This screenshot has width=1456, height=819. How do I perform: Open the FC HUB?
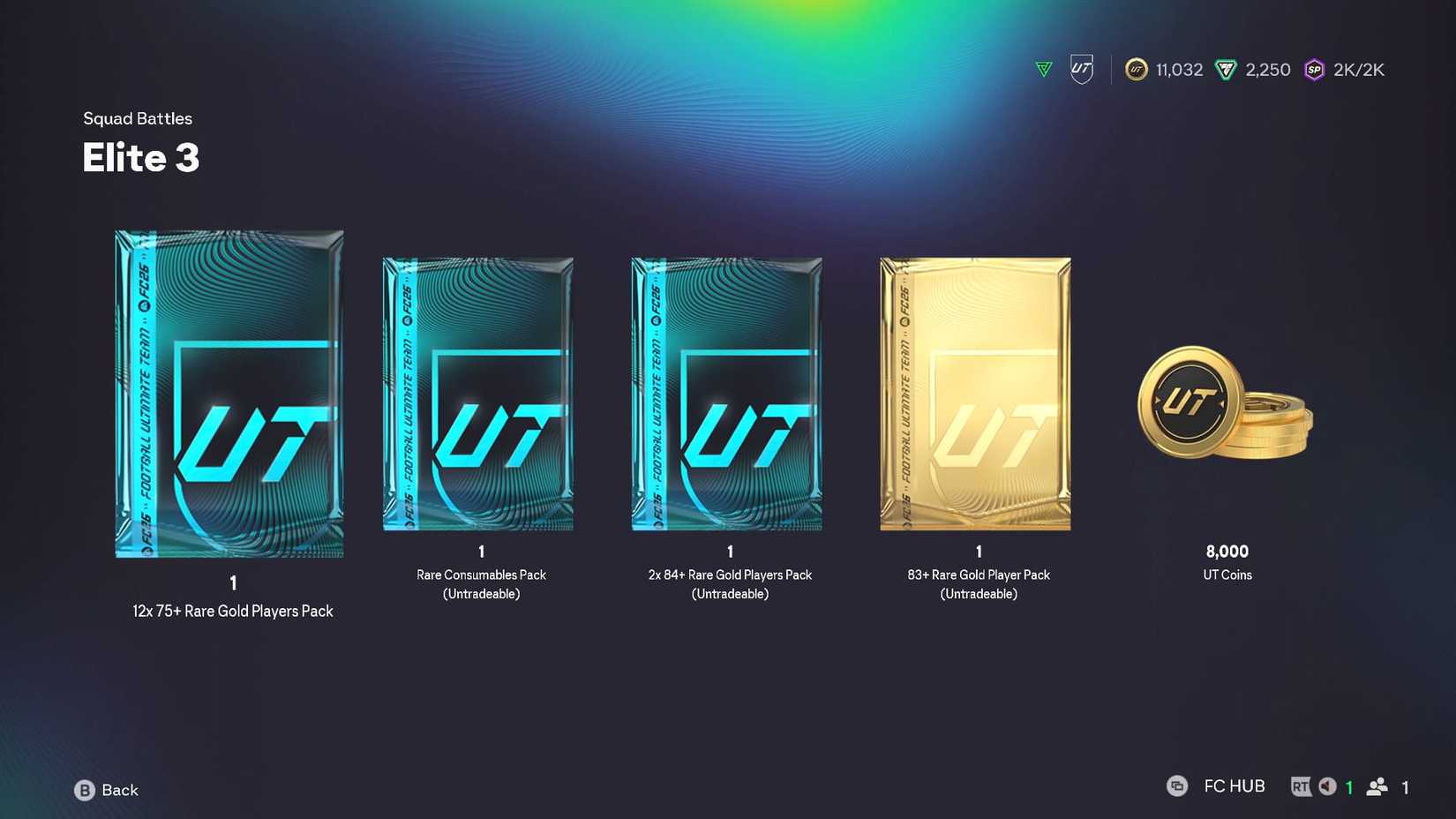(x=1233, y=785)
